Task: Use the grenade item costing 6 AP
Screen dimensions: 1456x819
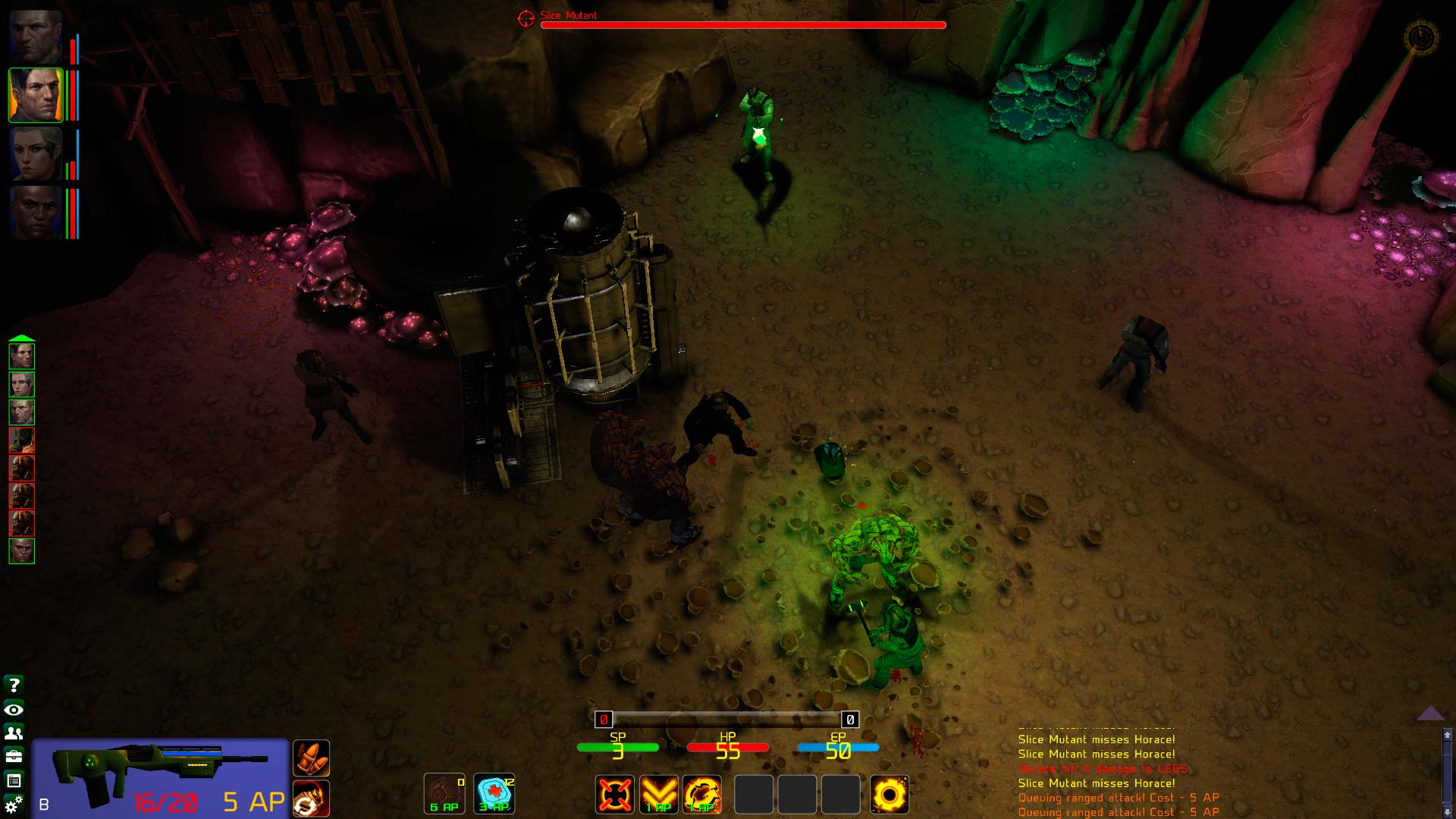Action: click(x=444, y=793)
